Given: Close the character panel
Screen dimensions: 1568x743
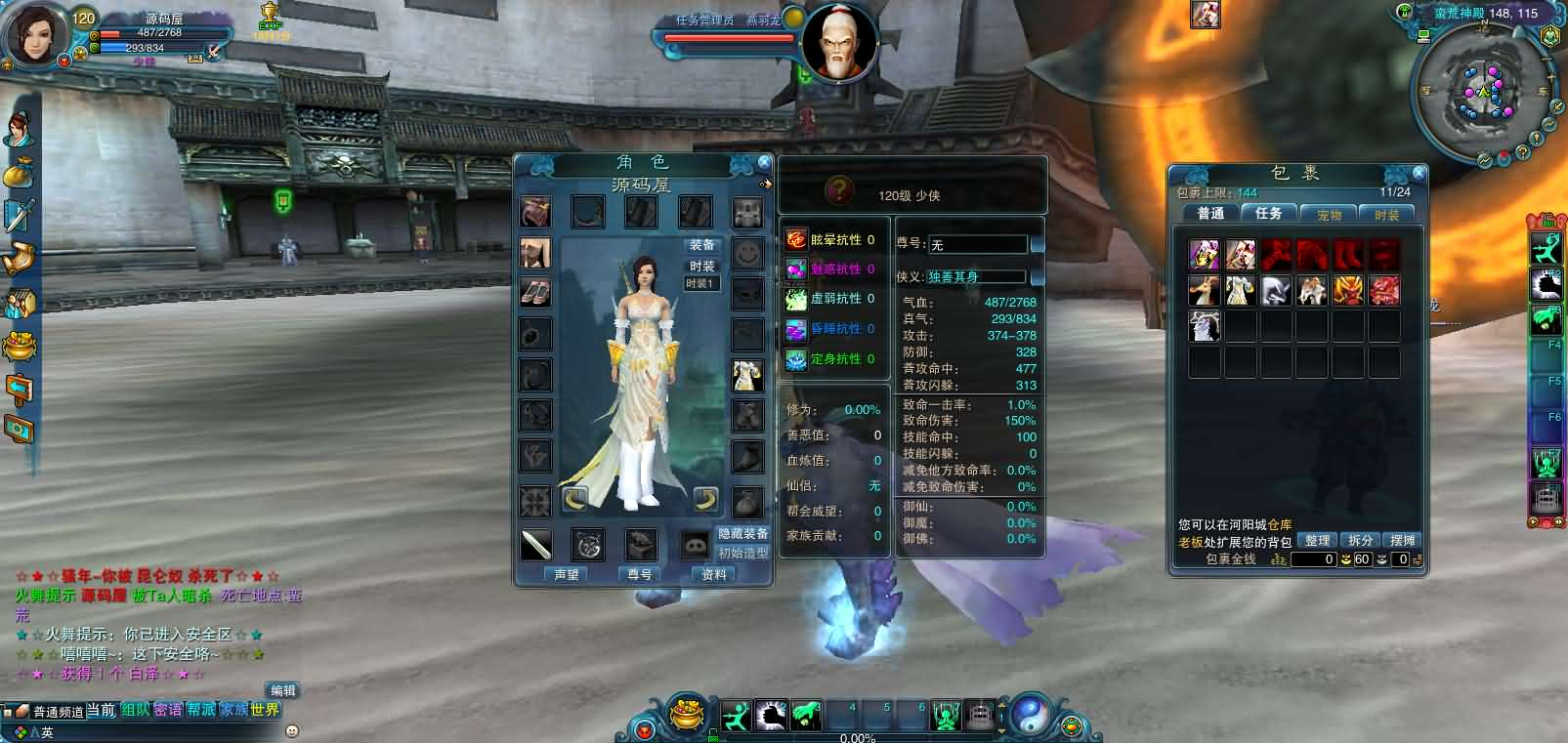Looking at the screenshot, I should tap(764, 163).
